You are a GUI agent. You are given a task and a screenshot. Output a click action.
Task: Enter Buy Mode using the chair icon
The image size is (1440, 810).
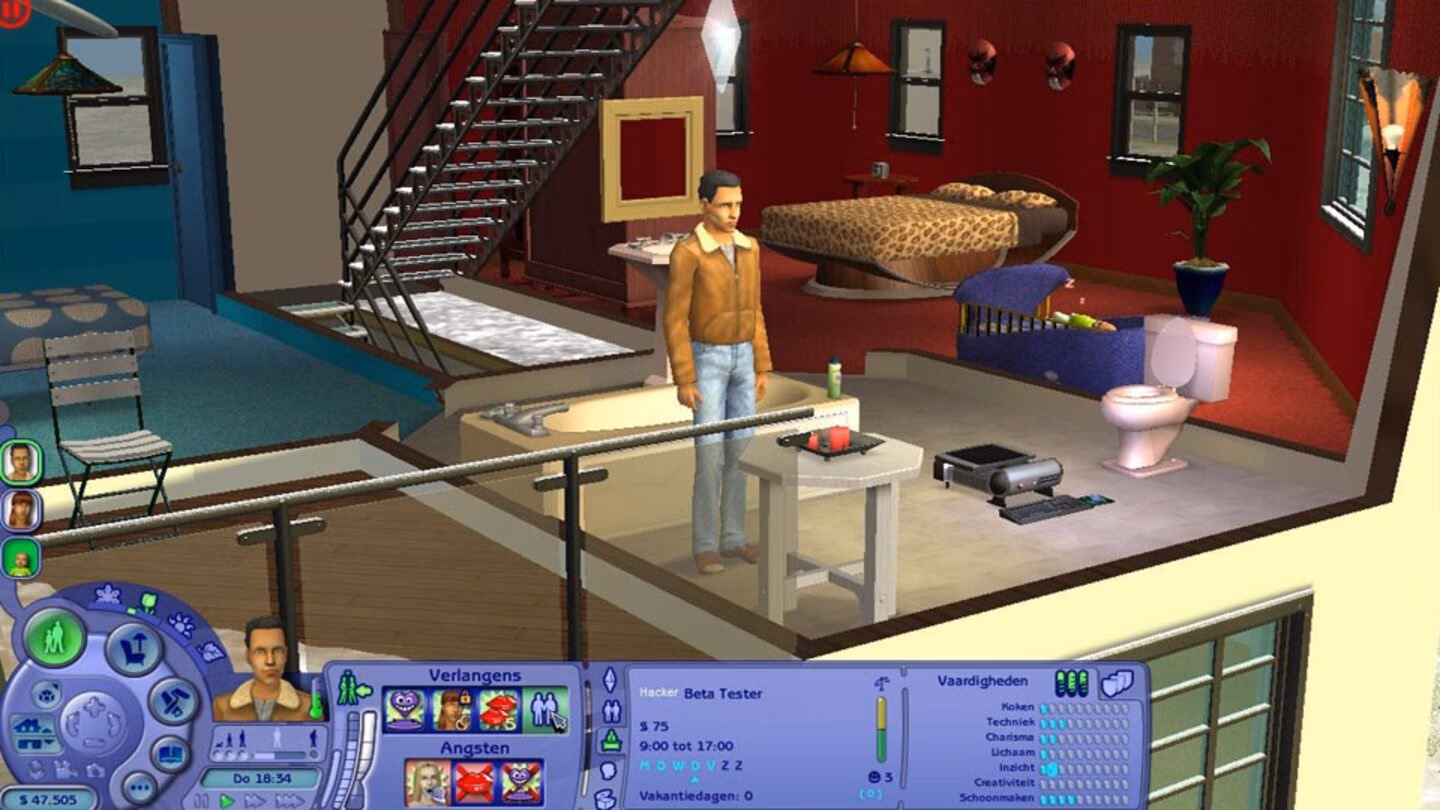pos(132,646)
